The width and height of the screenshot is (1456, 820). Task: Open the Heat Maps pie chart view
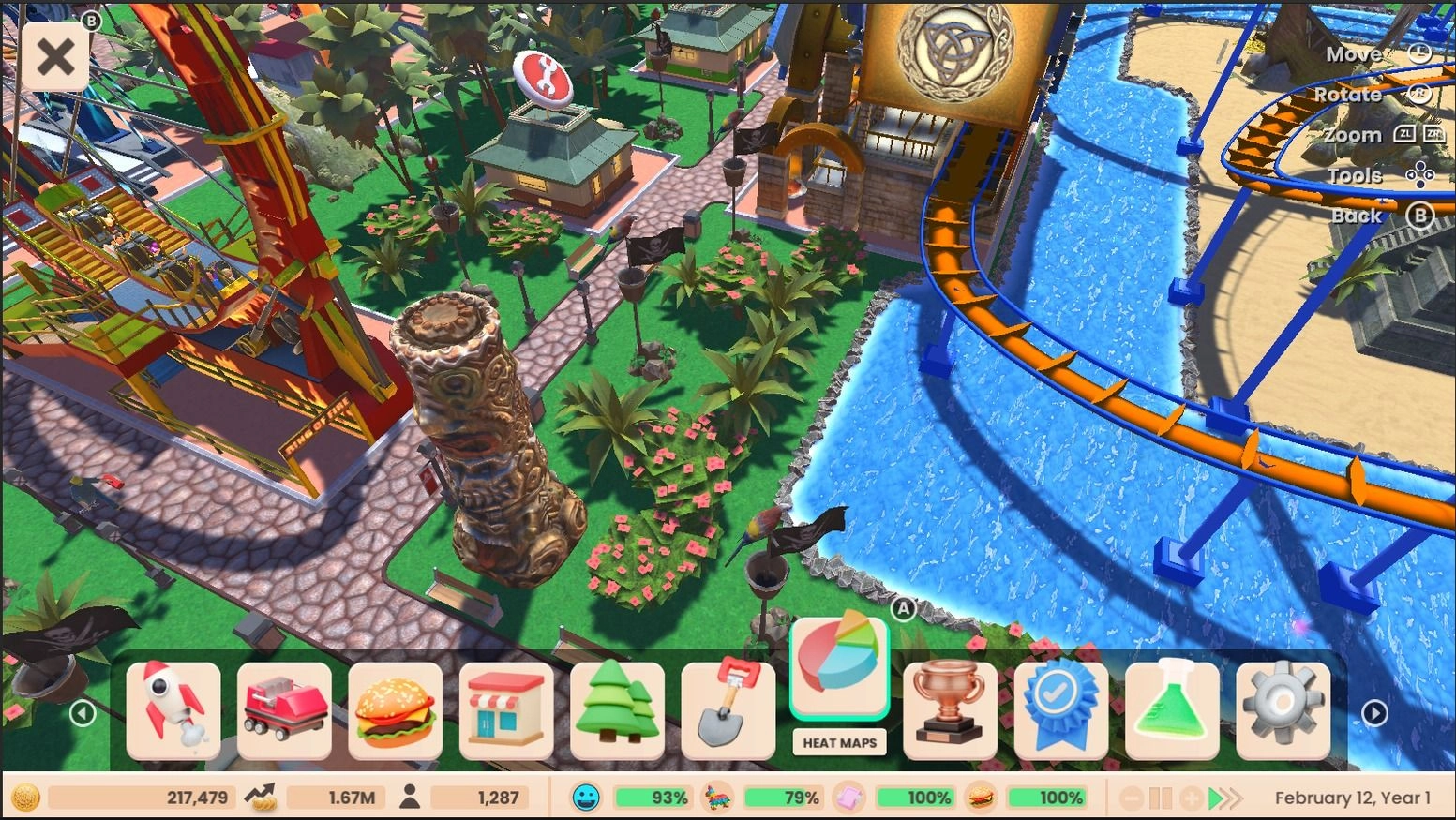pos(839,665)
